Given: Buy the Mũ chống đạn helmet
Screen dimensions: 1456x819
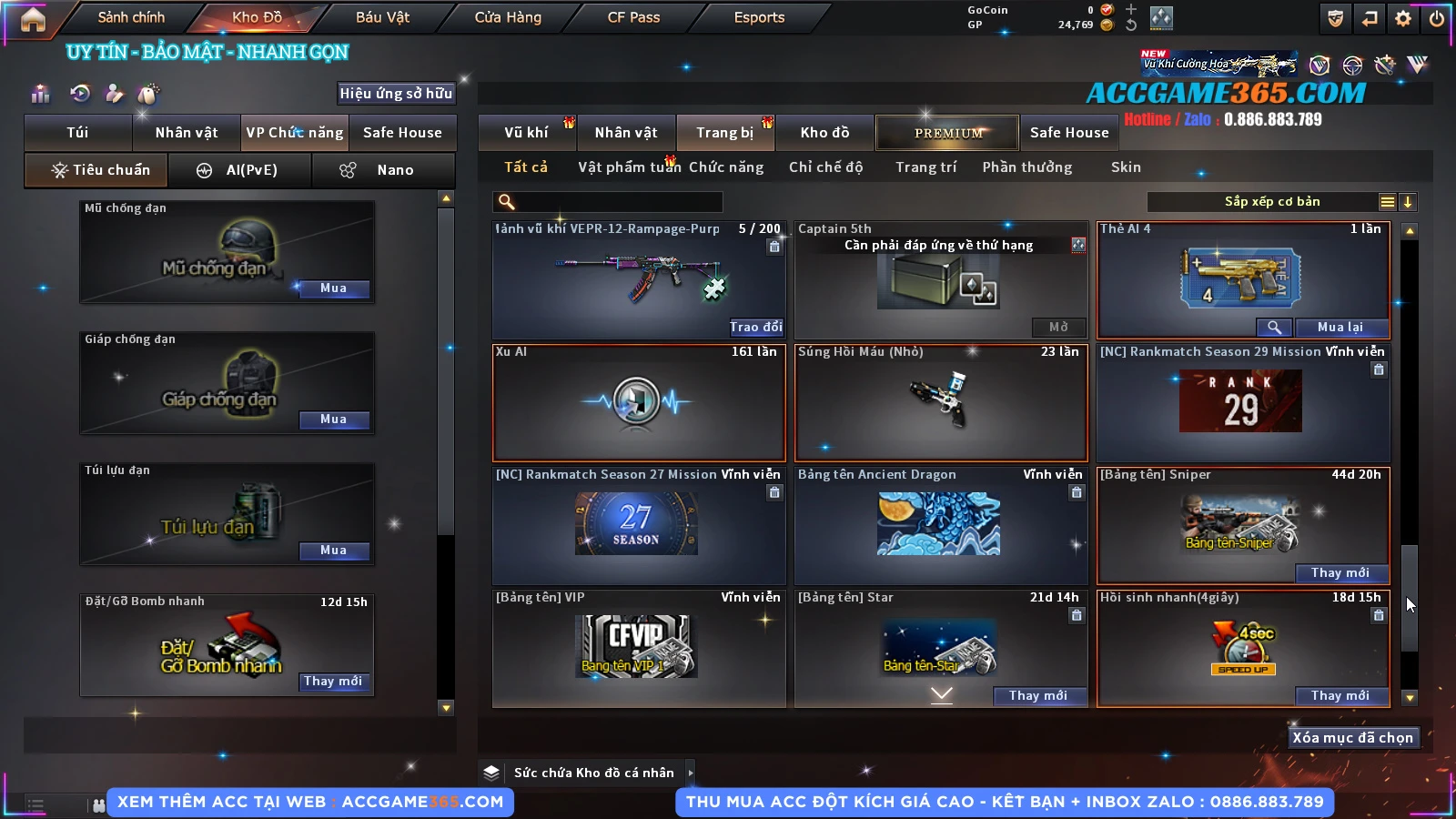Looking at the screenshot, I should [333, 288].
